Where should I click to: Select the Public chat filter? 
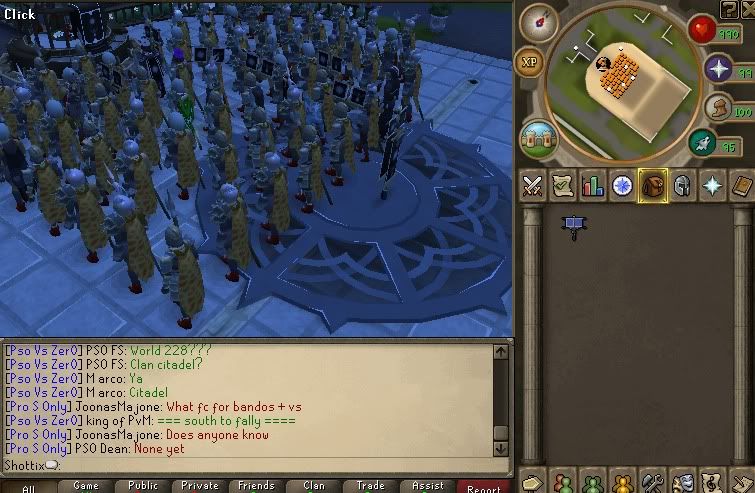pos(143,486)
